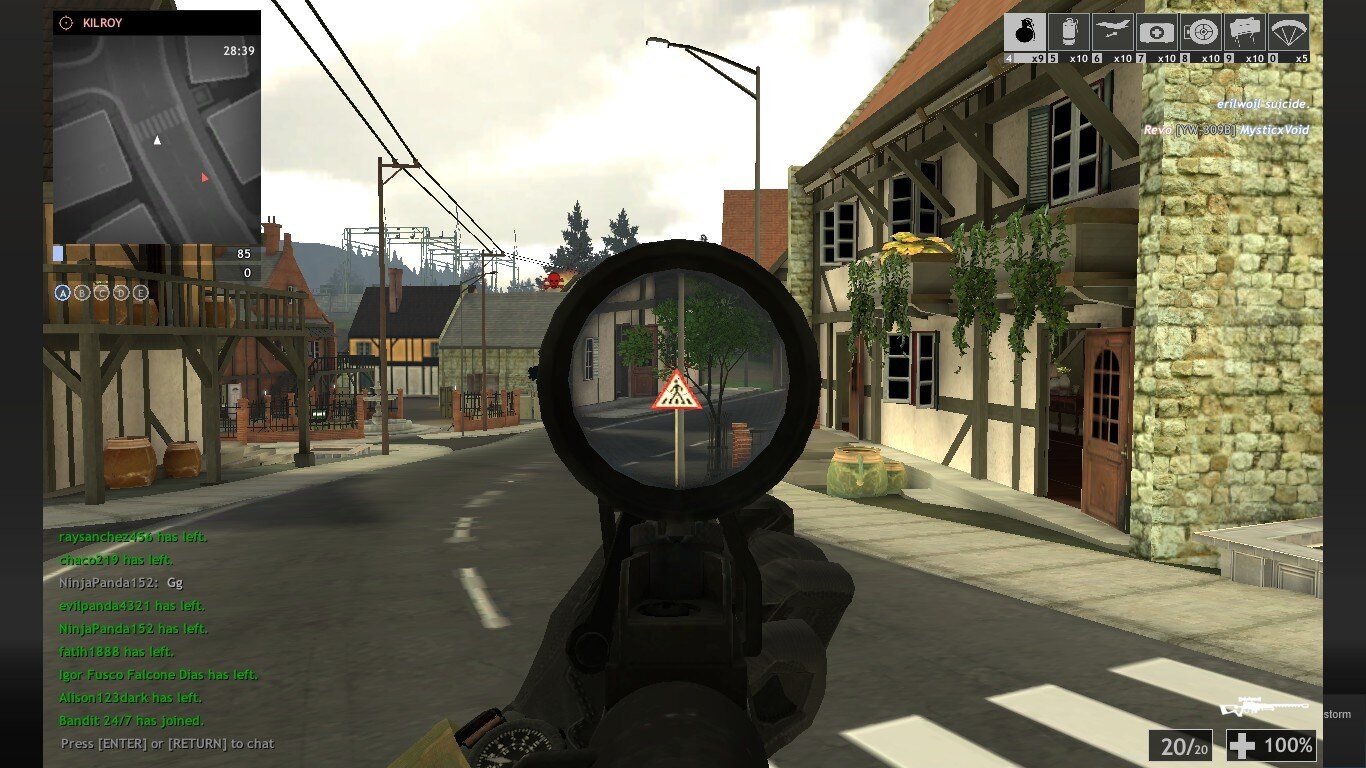This screenshot has width=1366, height=768.
Task: Select capture point D indicator
Action: tap(121, 293)
